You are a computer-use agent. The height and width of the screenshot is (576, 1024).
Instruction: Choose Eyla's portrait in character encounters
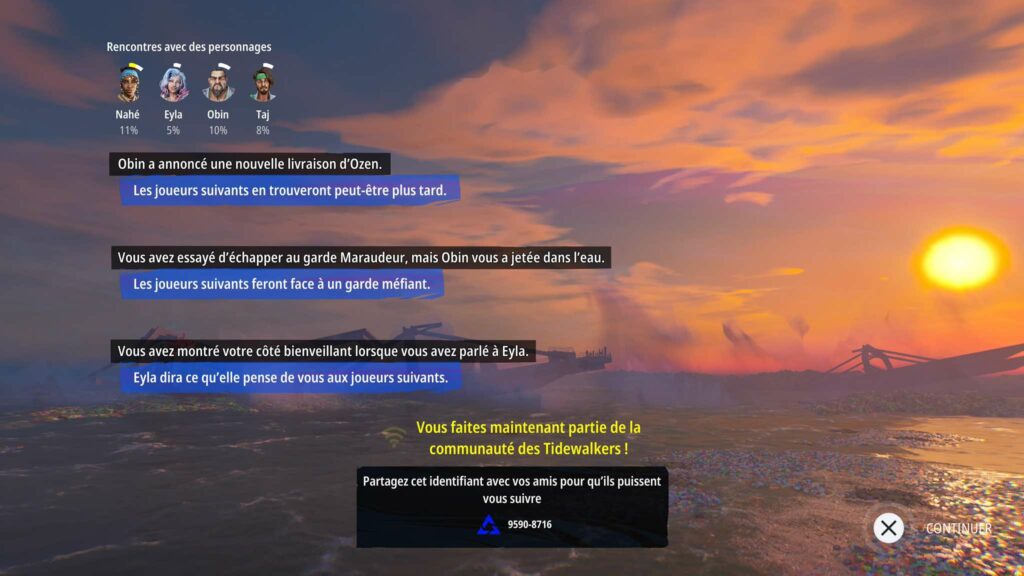pos(173,84)
